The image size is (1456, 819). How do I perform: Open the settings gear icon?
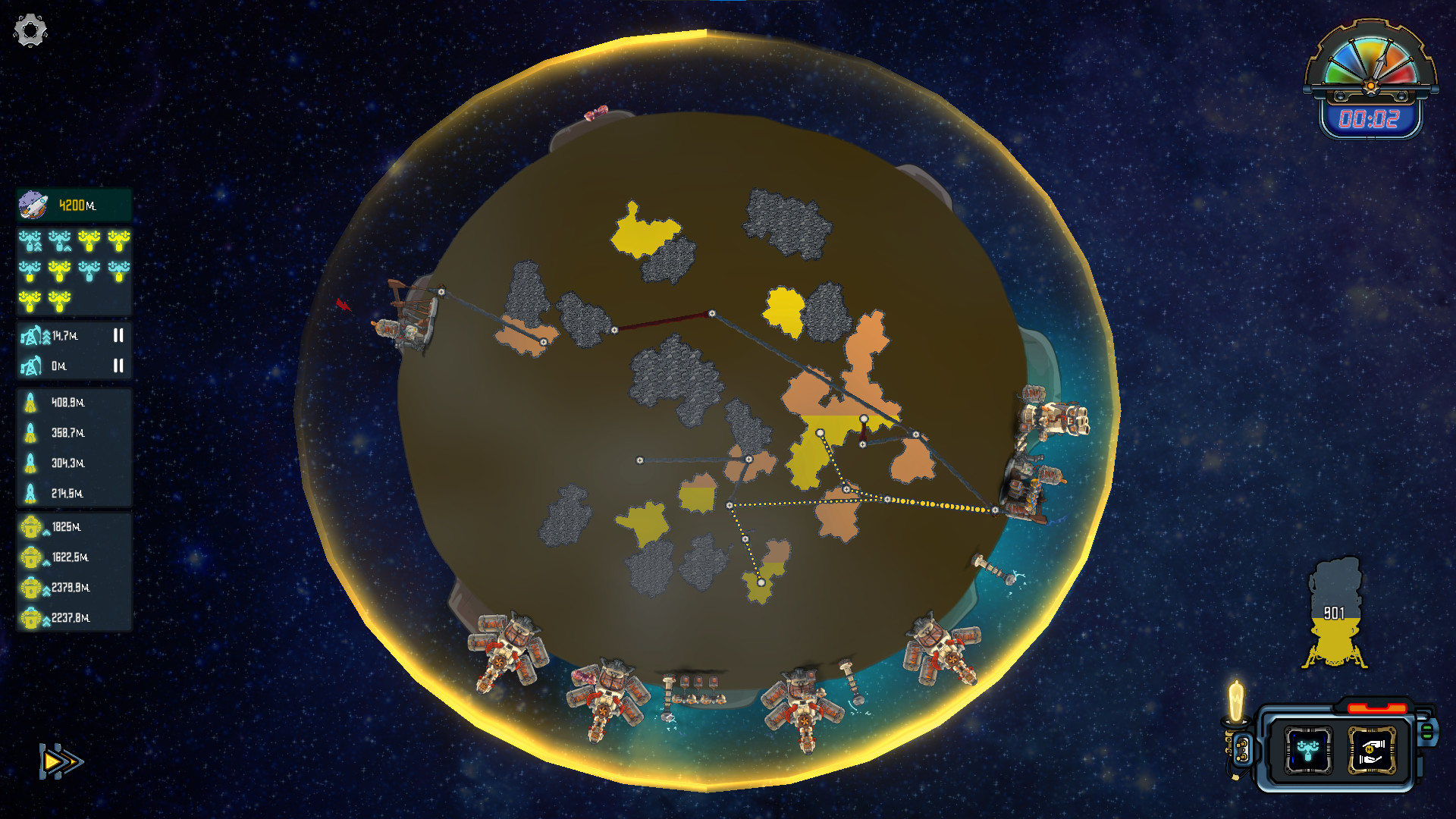pos(29,29)
